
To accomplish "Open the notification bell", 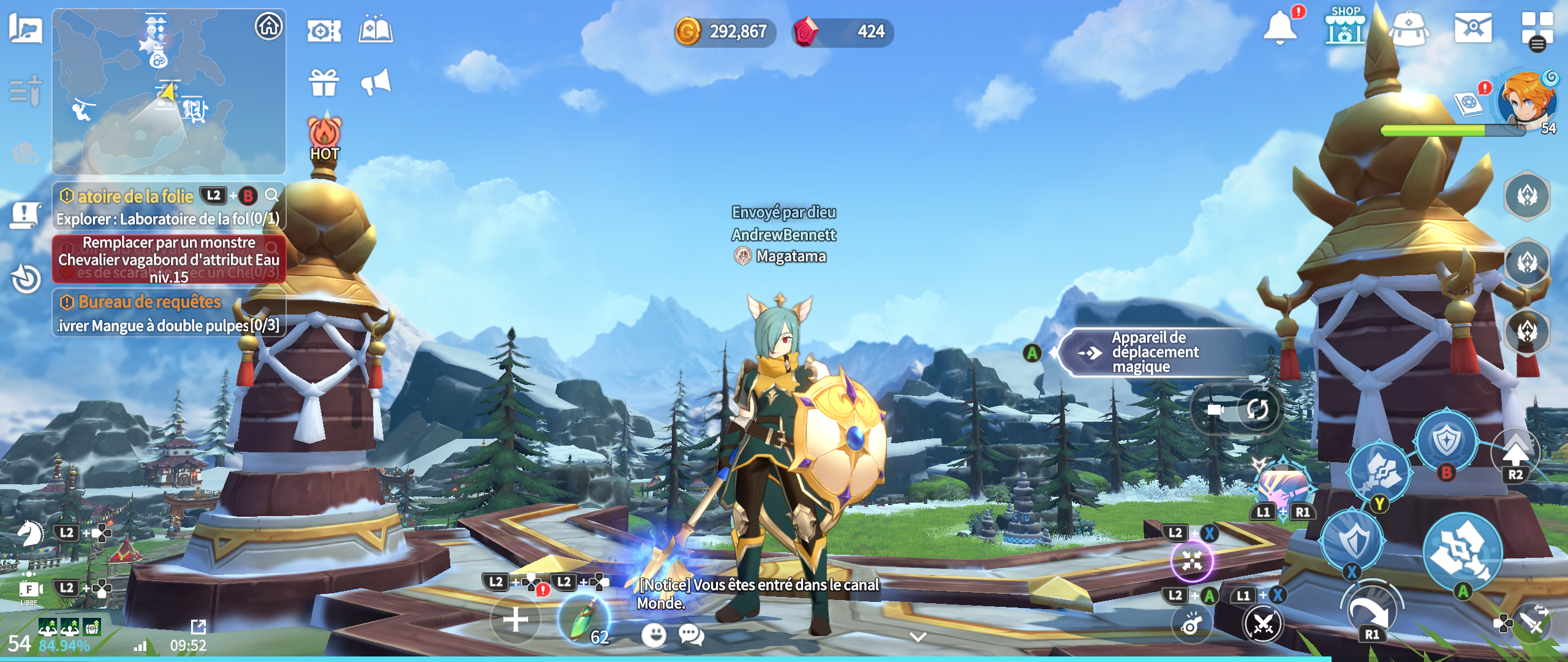I will (x=1280, y=28).
